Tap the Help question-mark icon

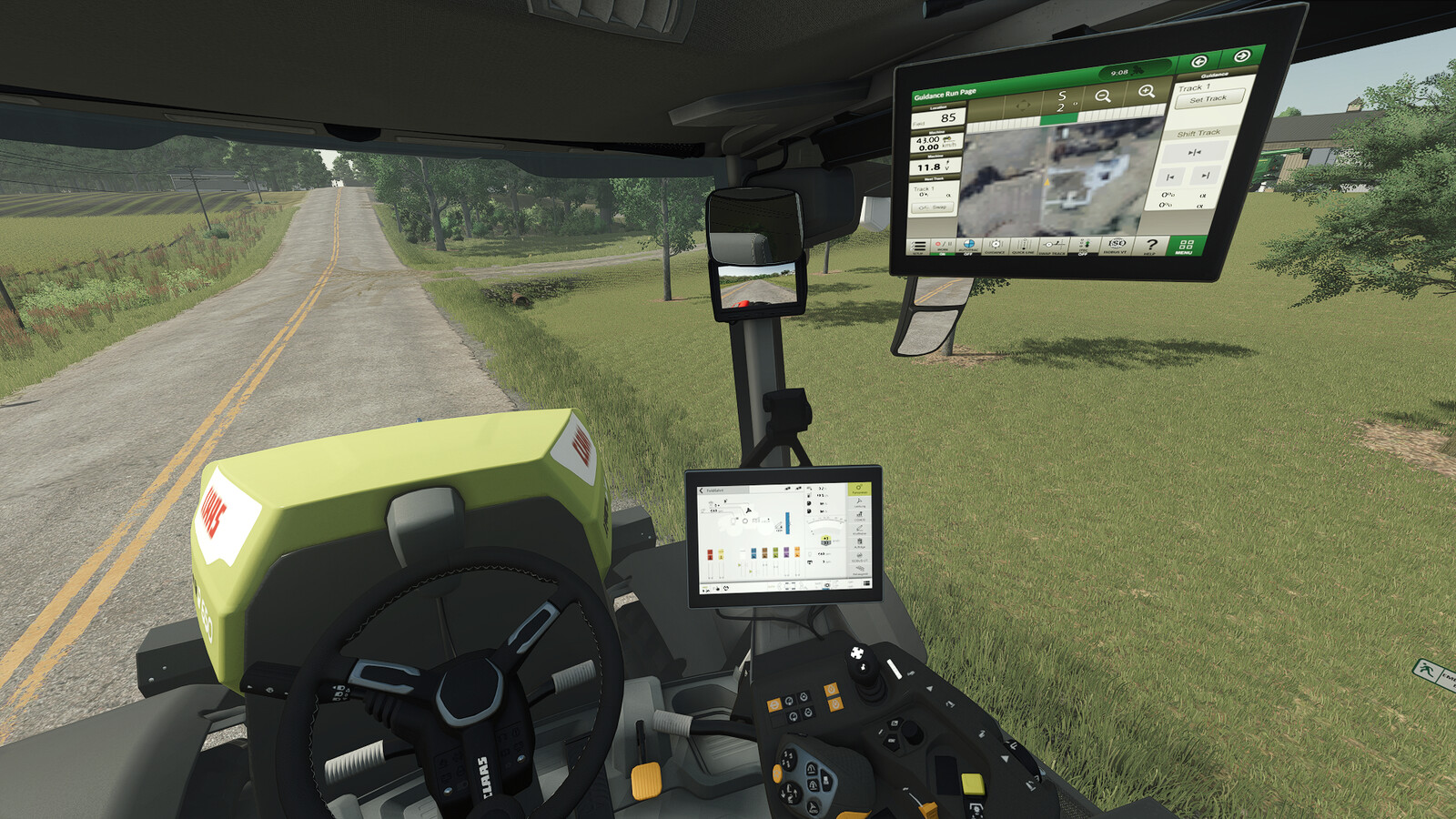[x=1152, y=246]
